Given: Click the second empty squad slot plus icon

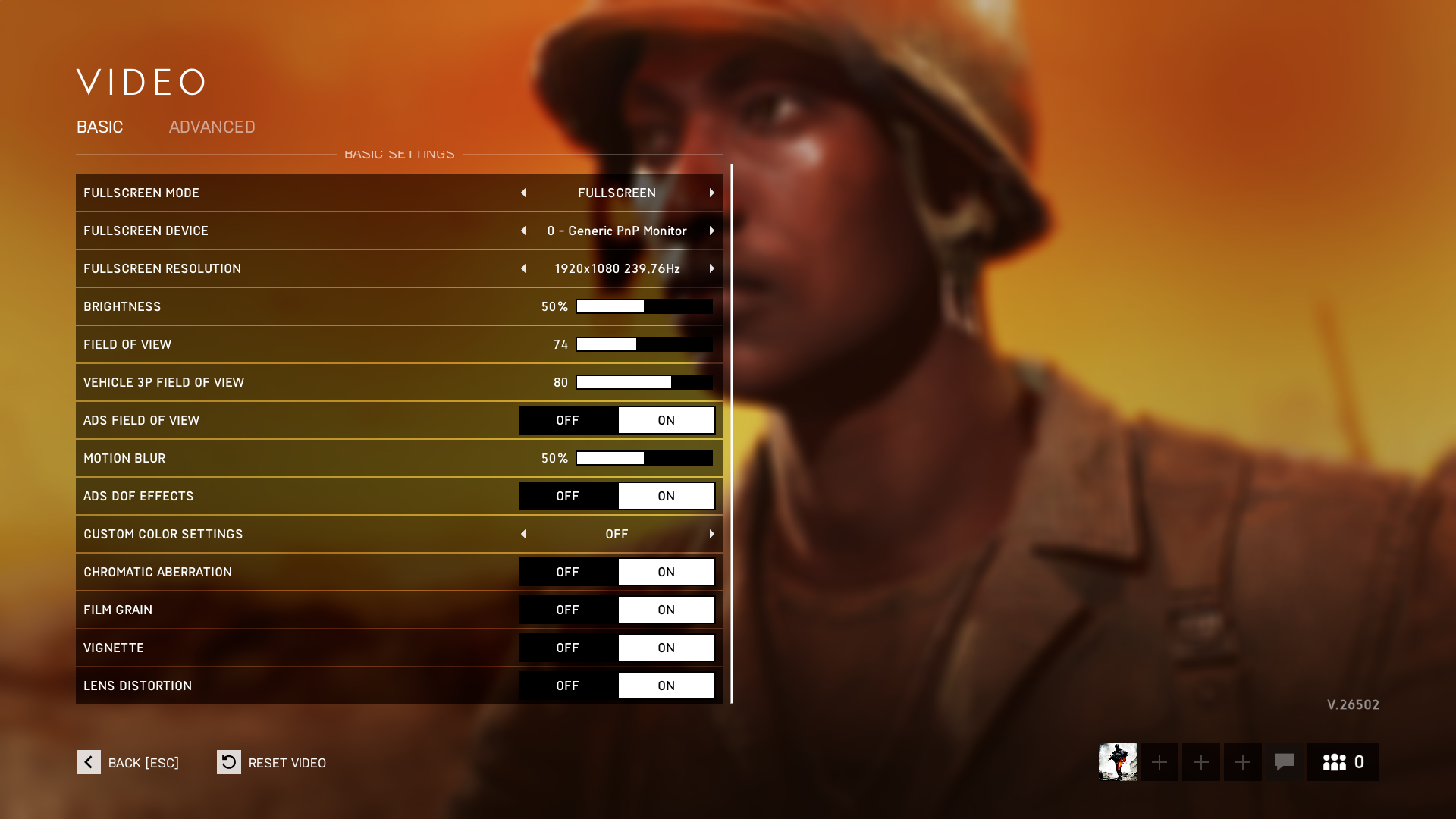Looking at the screenshot, I should pos(1200,762).
